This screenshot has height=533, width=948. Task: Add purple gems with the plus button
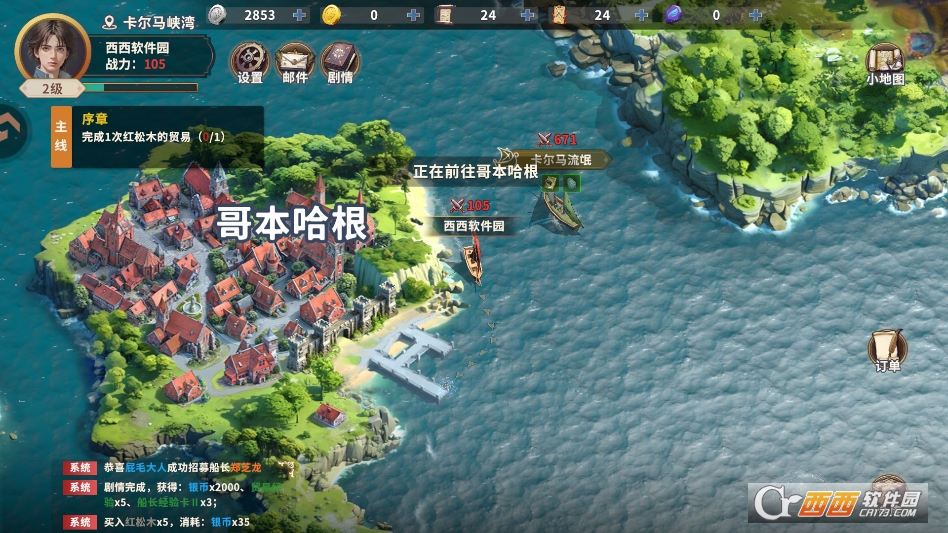tap(756, 15)
